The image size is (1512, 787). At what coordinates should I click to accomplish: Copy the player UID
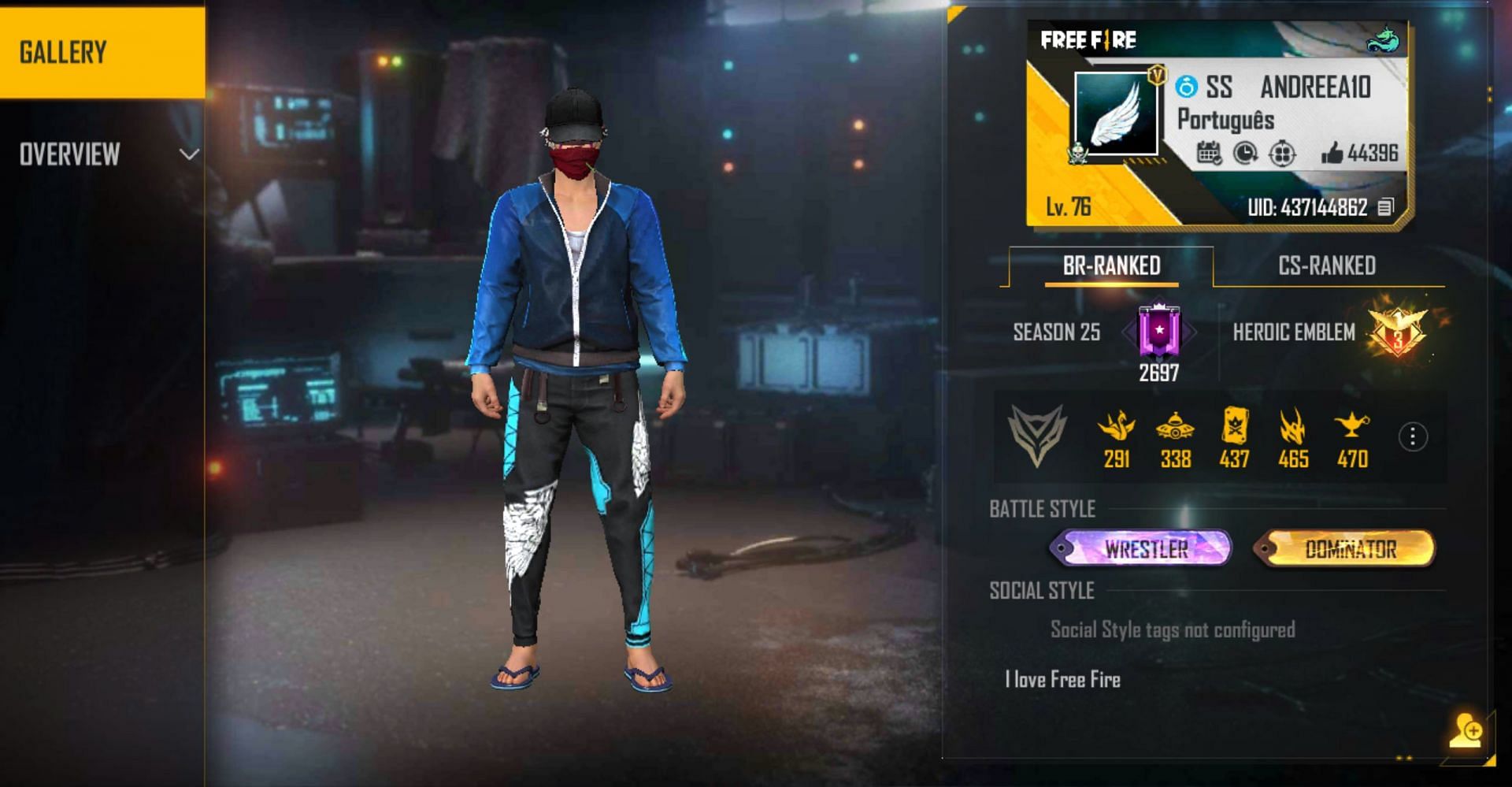coord(1386,207)
